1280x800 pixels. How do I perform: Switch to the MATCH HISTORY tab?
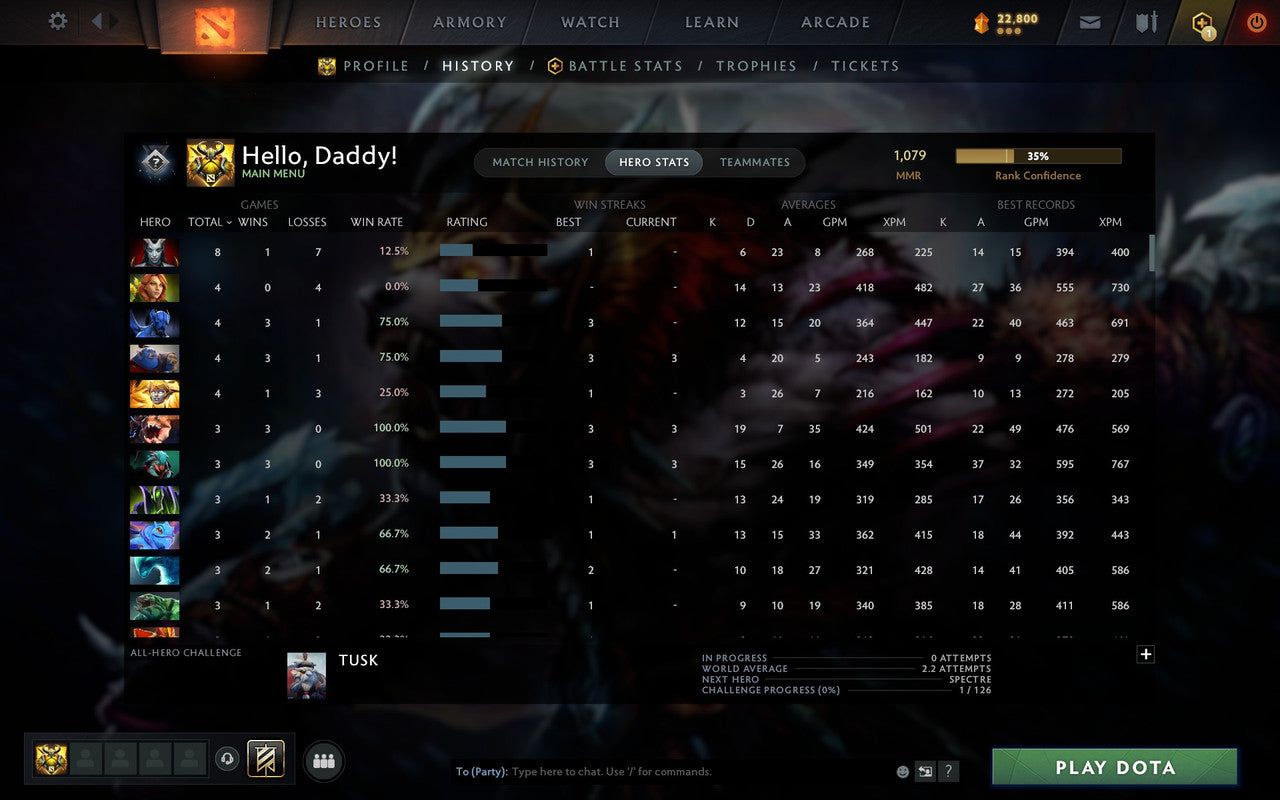click(540, 162)
